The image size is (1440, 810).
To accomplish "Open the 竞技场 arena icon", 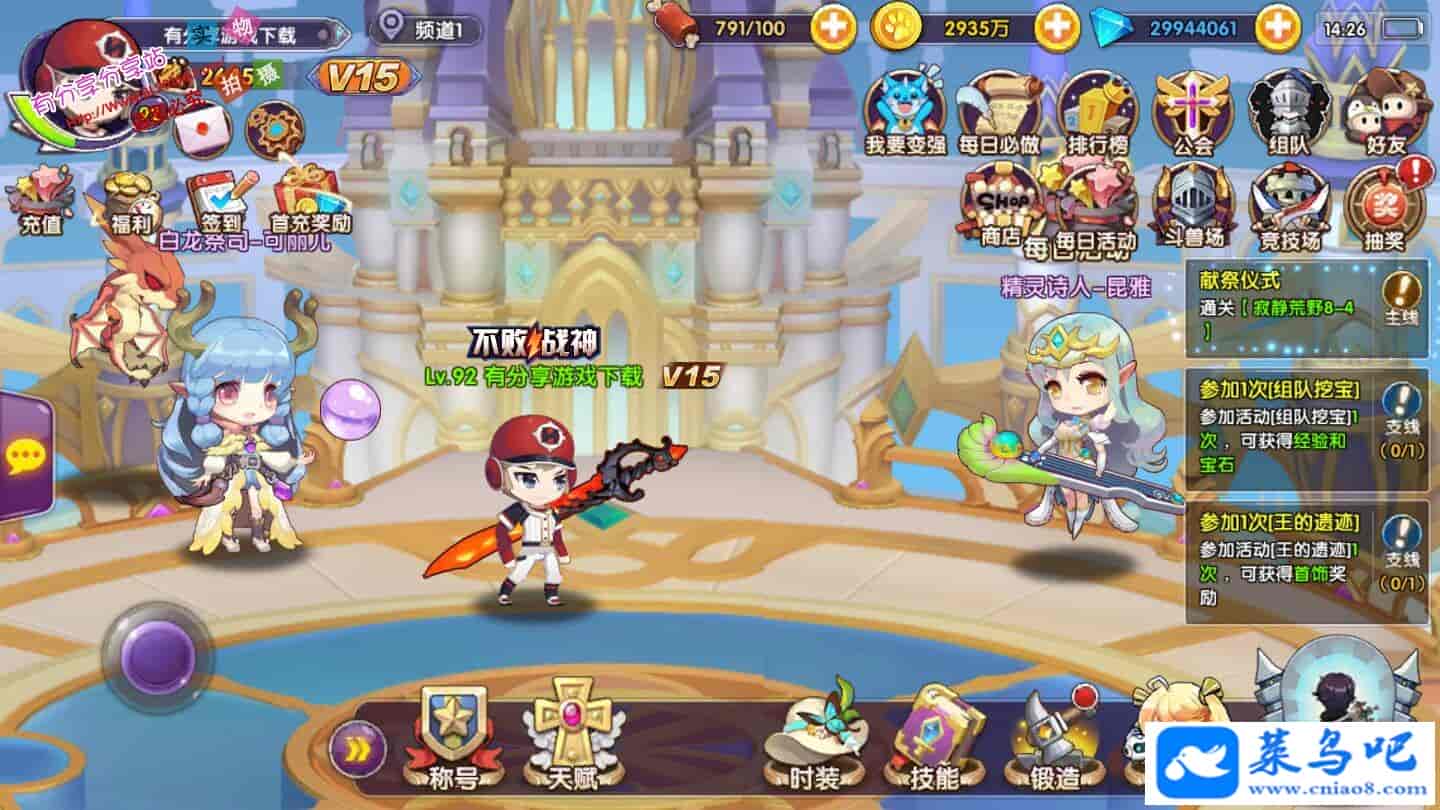I will coord(1288,207).
